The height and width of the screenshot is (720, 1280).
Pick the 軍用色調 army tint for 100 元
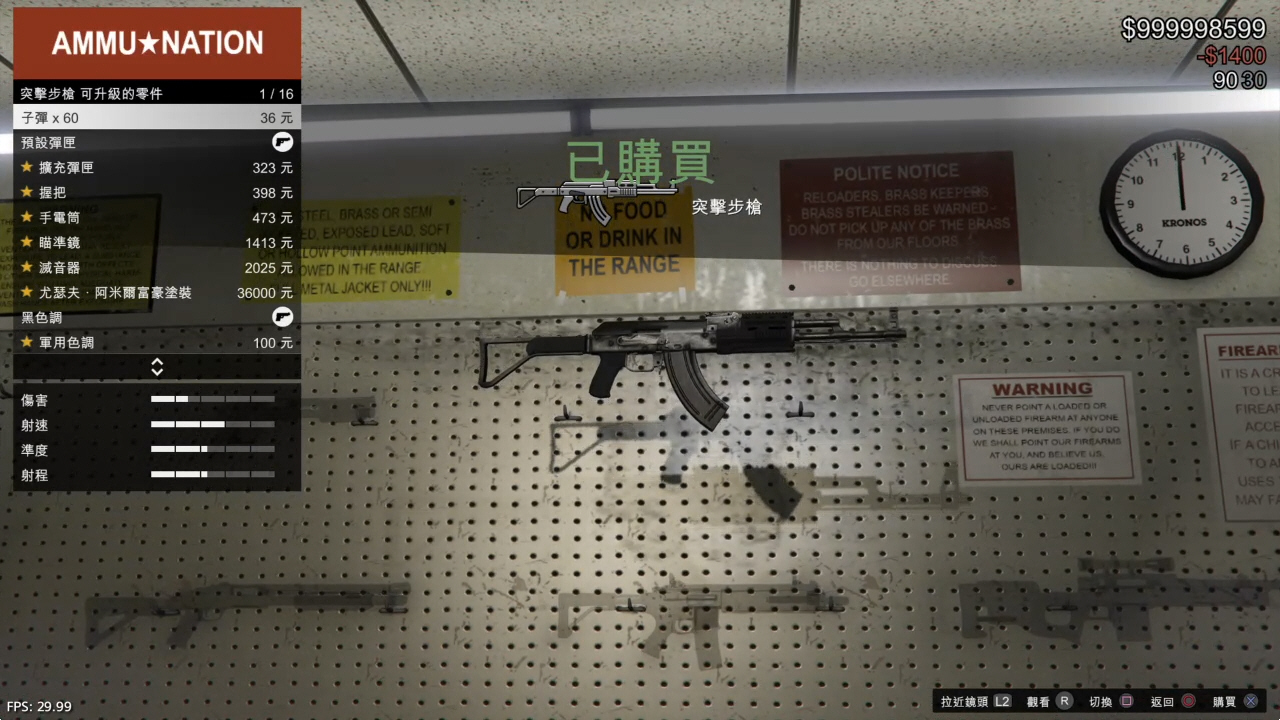click(x=157, y=343)
